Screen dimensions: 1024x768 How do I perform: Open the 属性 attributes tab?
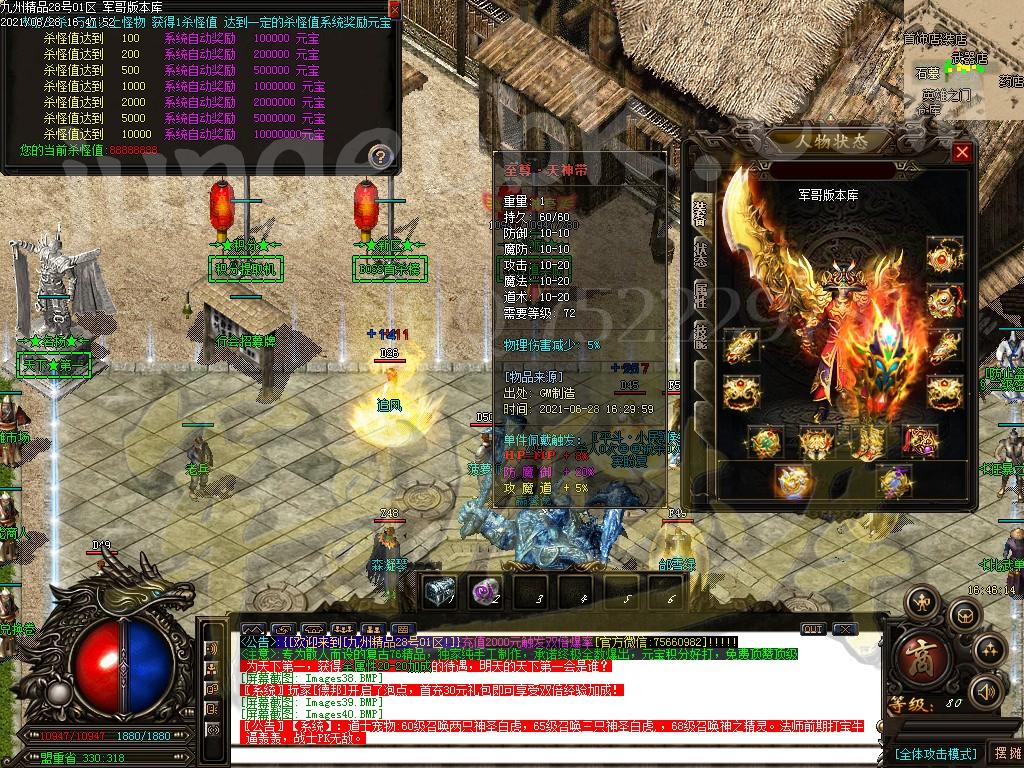coord(701,297)
